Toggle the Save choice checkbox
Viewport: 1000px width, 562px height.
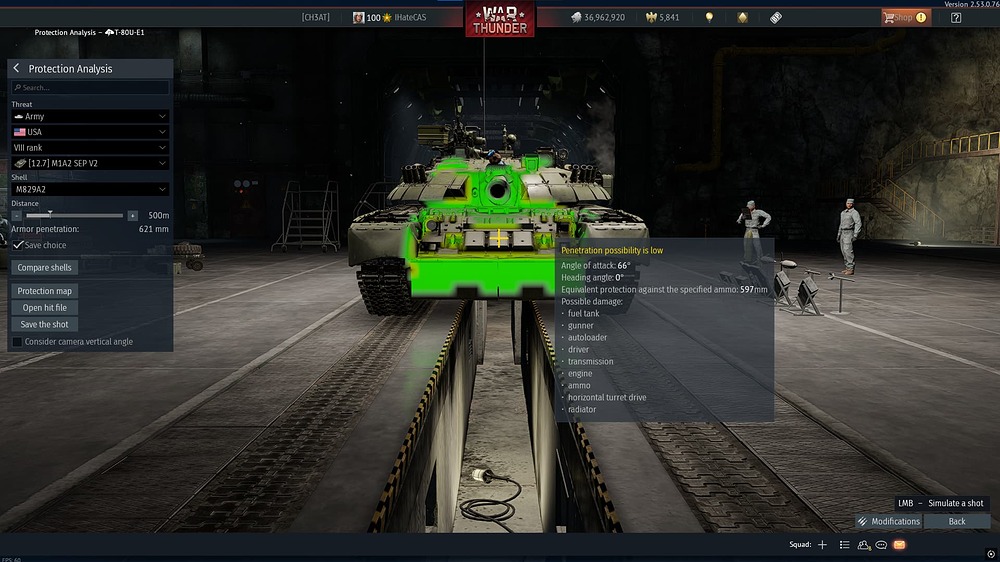tap(18, 245)
